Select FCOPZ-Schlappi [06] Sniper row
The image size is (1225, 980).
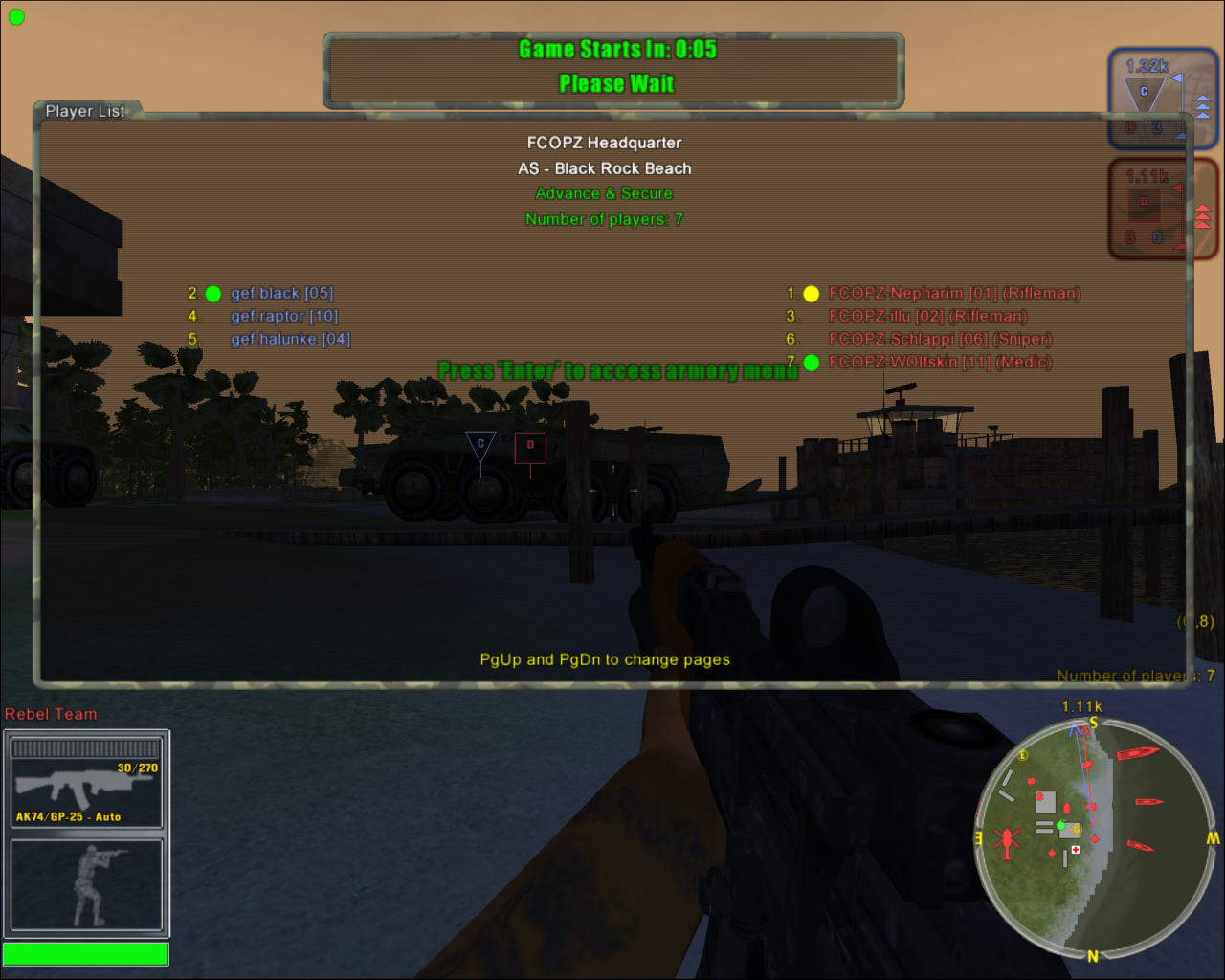click(x=940, y=340)
